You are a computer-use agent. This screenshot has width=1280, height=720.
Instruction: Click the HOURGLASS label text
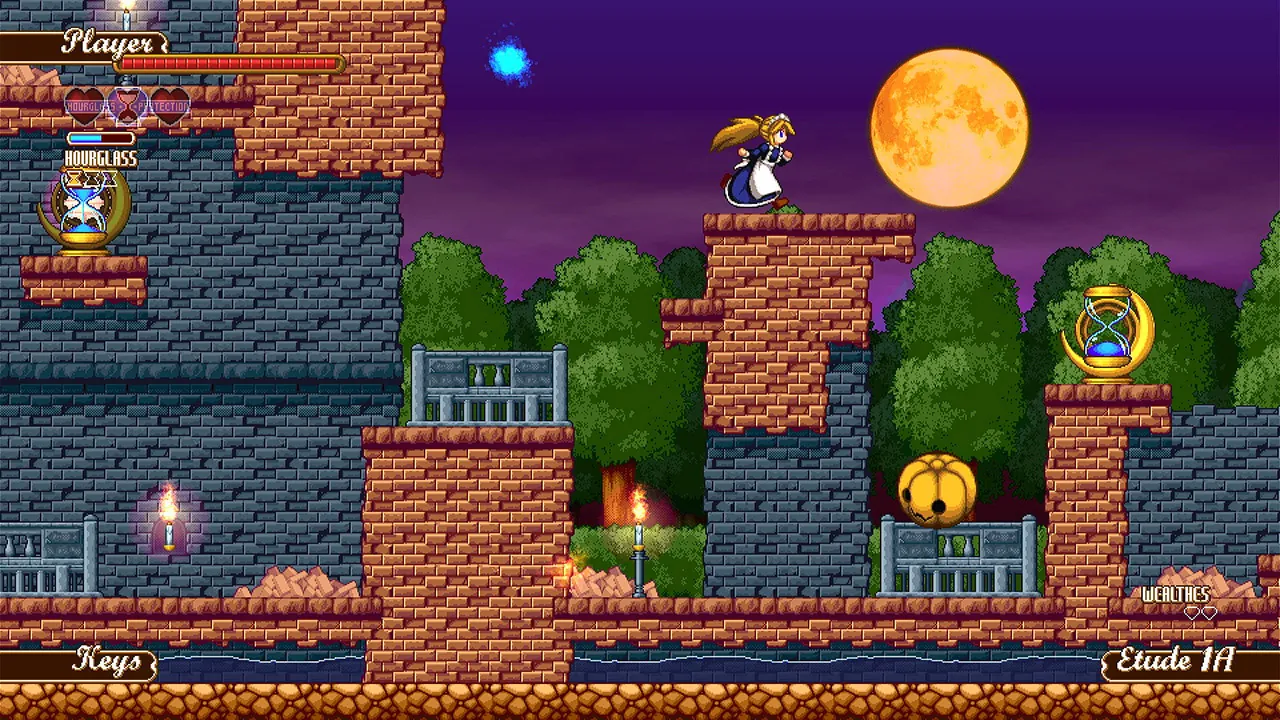click(102, 158)
